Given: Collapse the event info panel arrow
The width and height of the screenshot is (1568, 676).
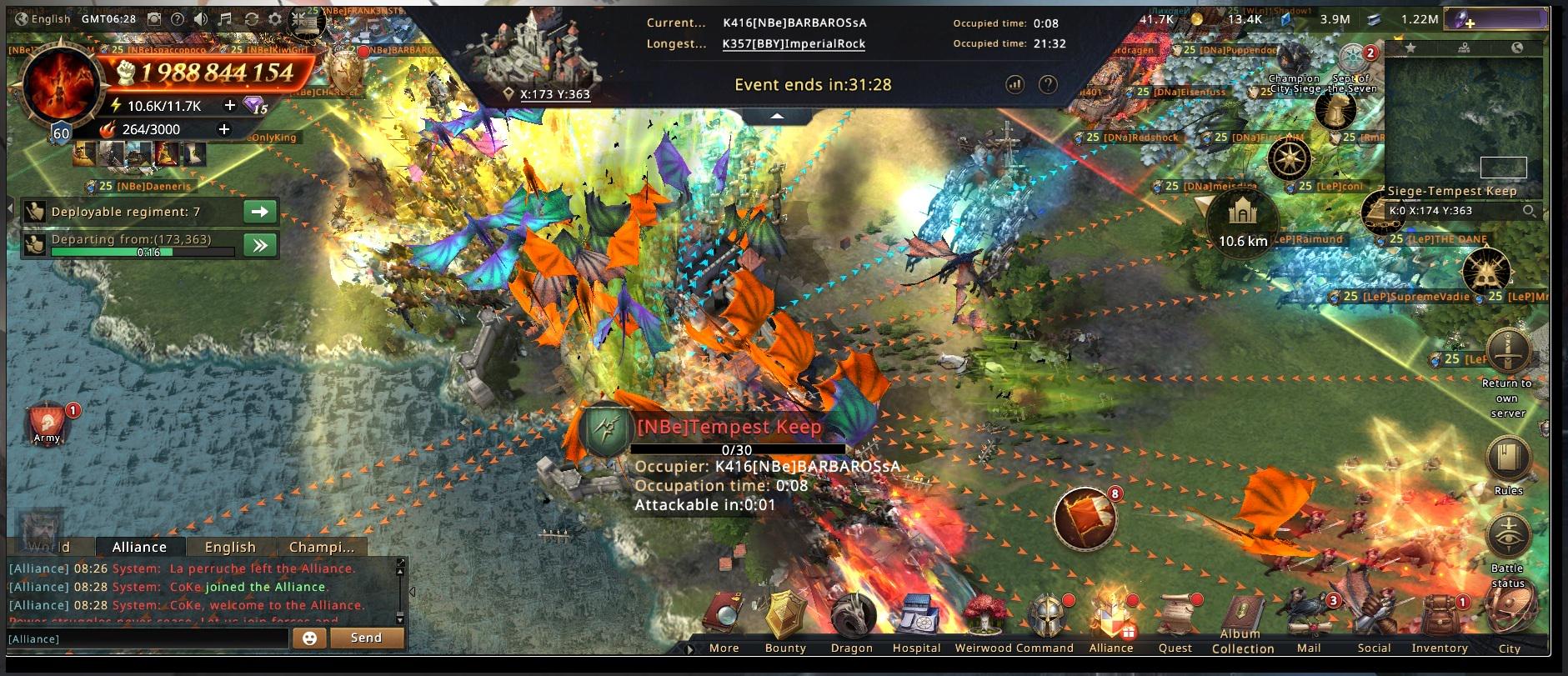Looking at the screenshot, I should pyautogui.click(x=777, y=117).
